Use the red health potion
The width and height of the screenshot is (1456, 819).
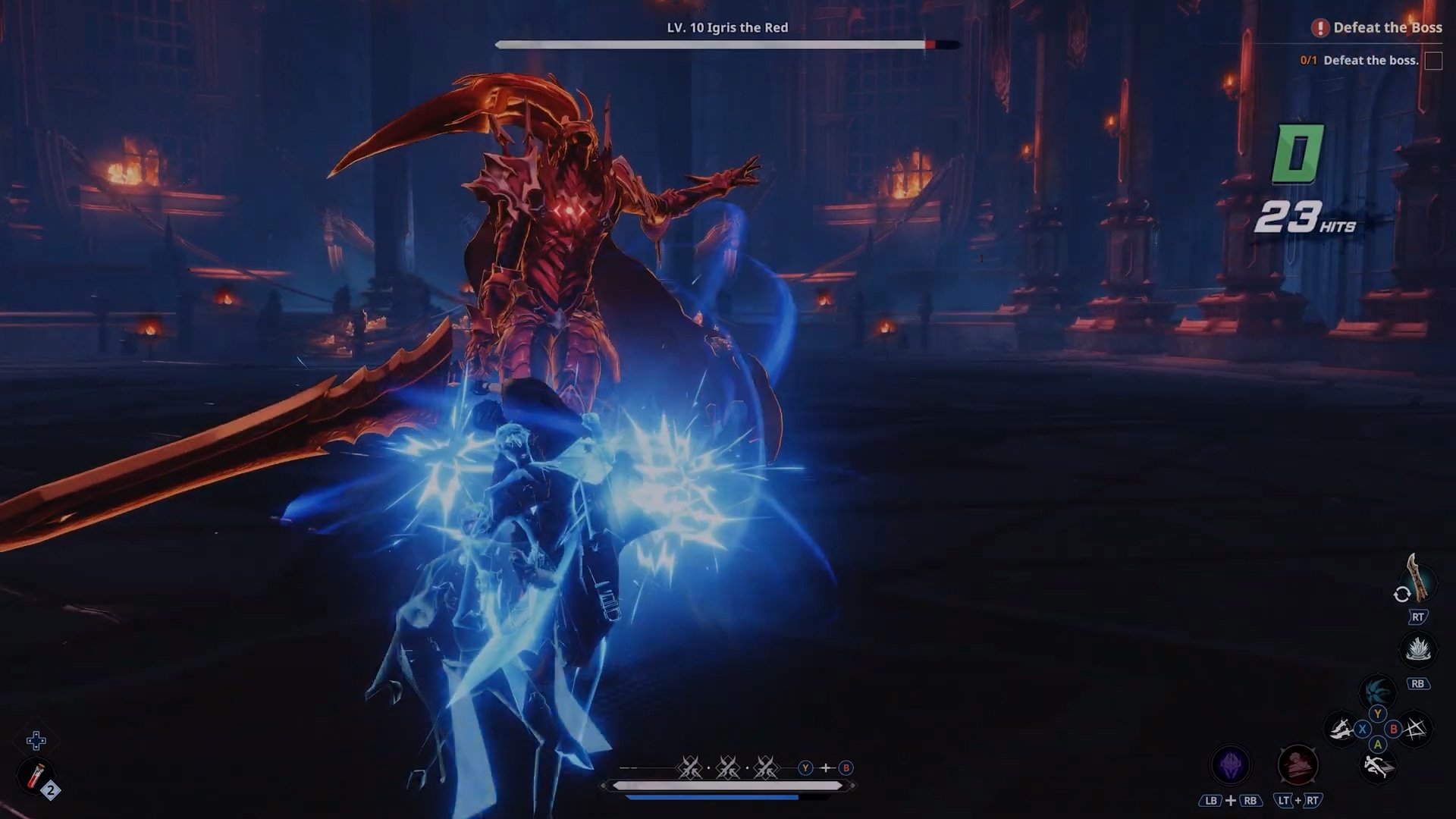tap(36, 777)
